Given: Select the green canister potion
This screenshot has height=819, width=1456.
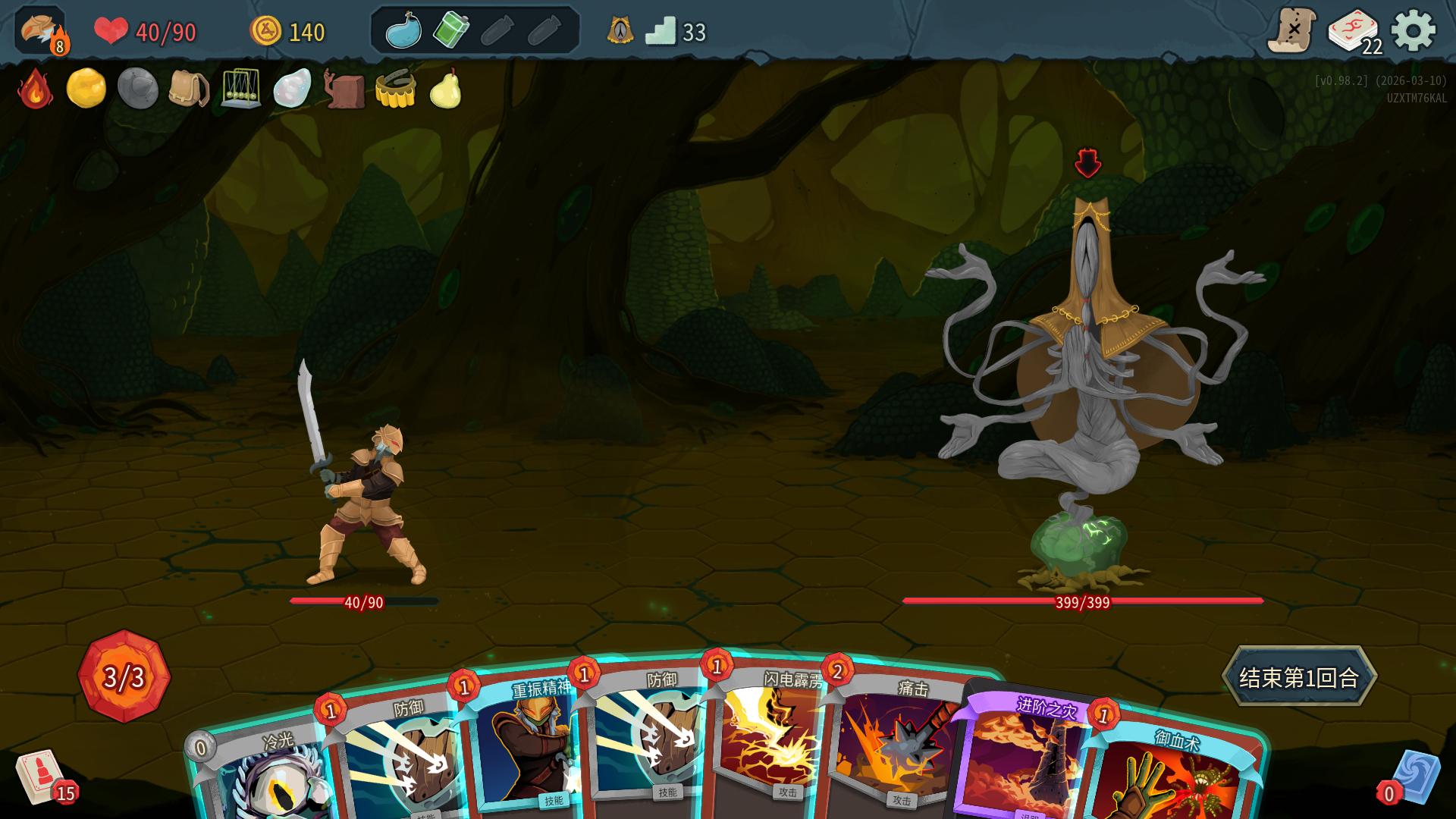Looking at the screenshot, I should 450,31.
